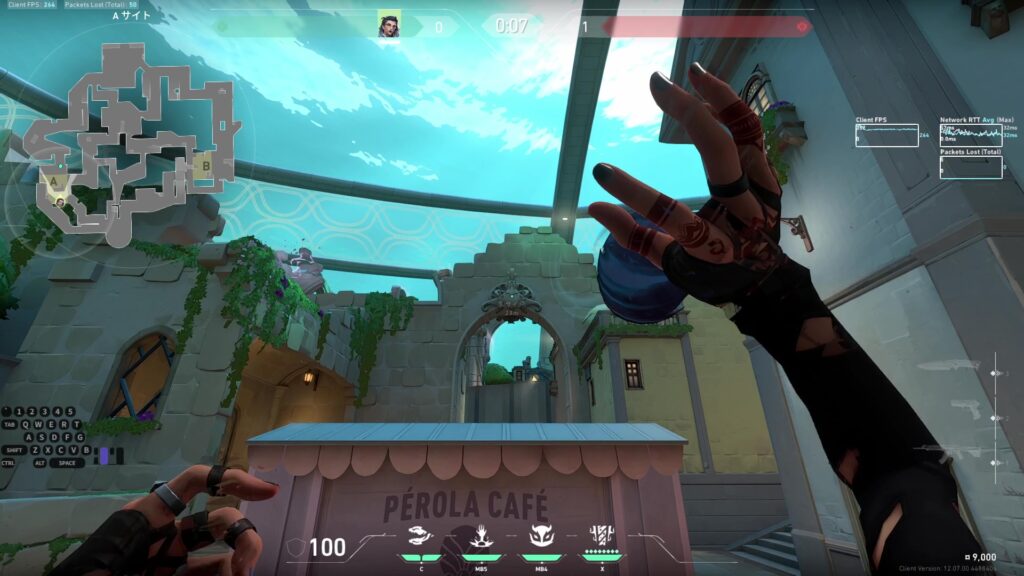Click the minimap of the level
The image size is (1024, 576).
coord(125,140)
